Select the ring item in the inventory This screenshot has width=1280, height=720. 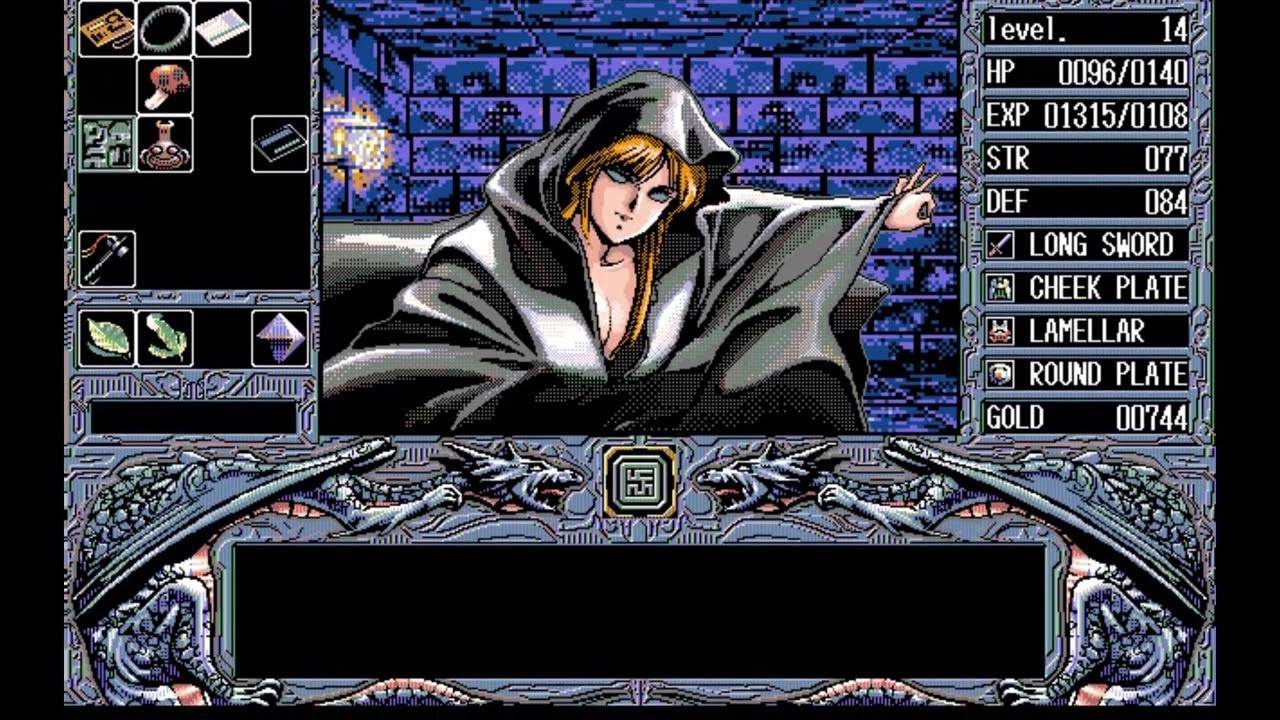(163, 30)
